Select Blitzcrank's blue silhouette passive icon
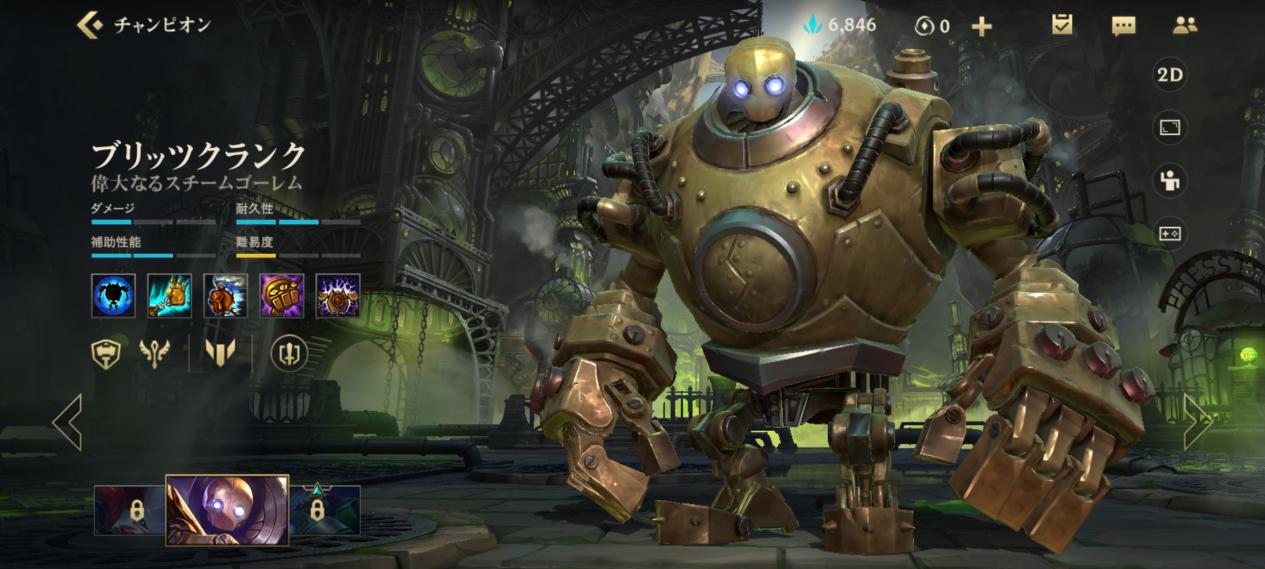1265x569 pixels. (113, 295)
